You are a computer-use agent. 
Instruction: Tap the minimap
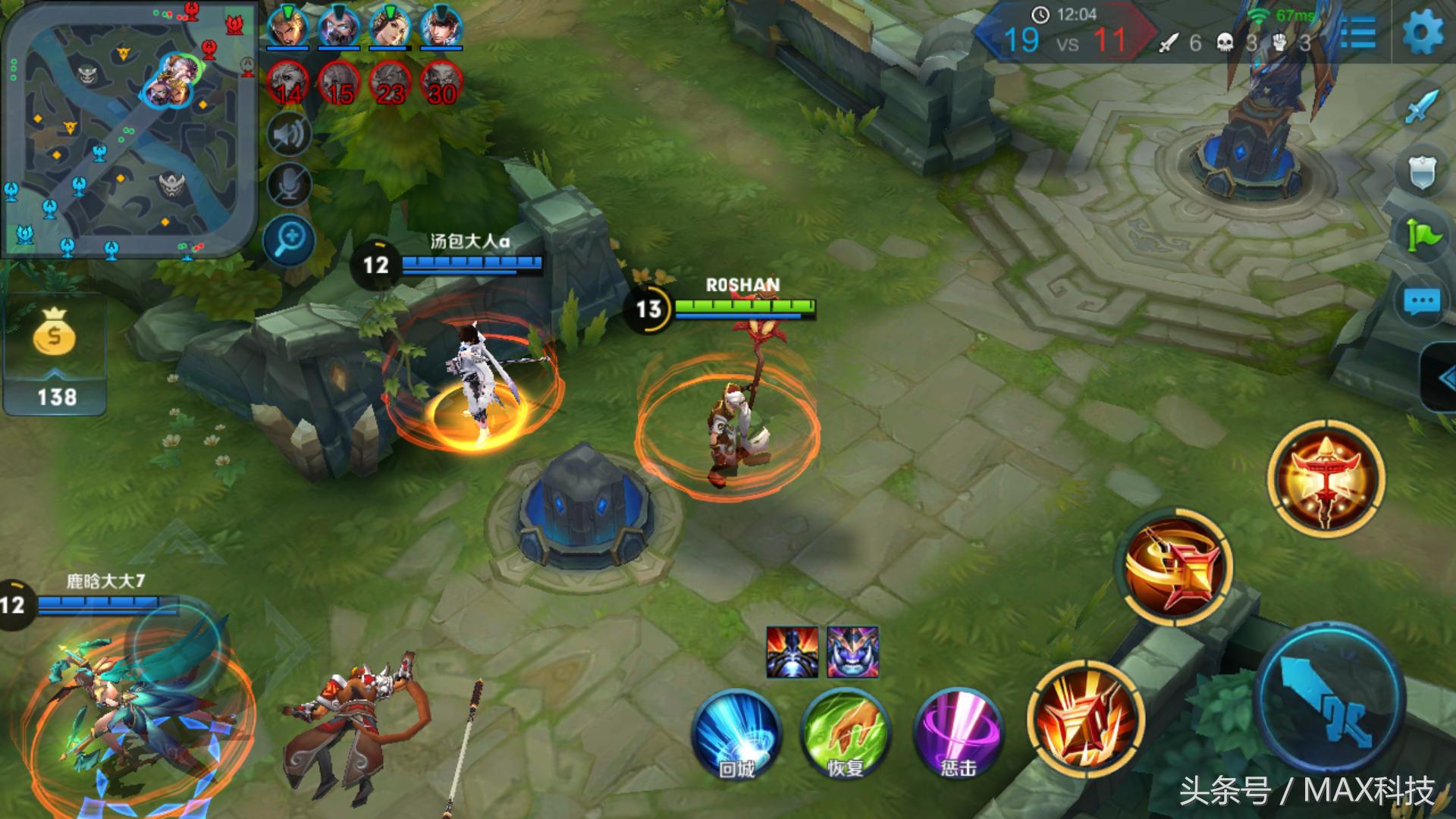(129, 129)
